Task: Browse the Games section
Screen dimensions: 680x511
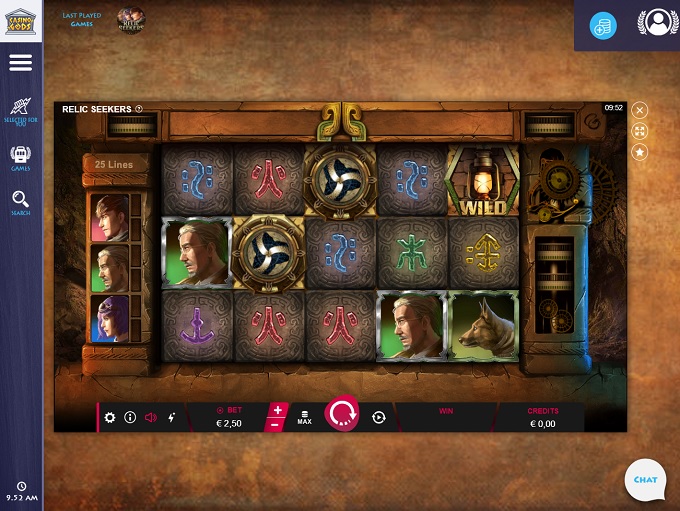Action: click(20, 158)
